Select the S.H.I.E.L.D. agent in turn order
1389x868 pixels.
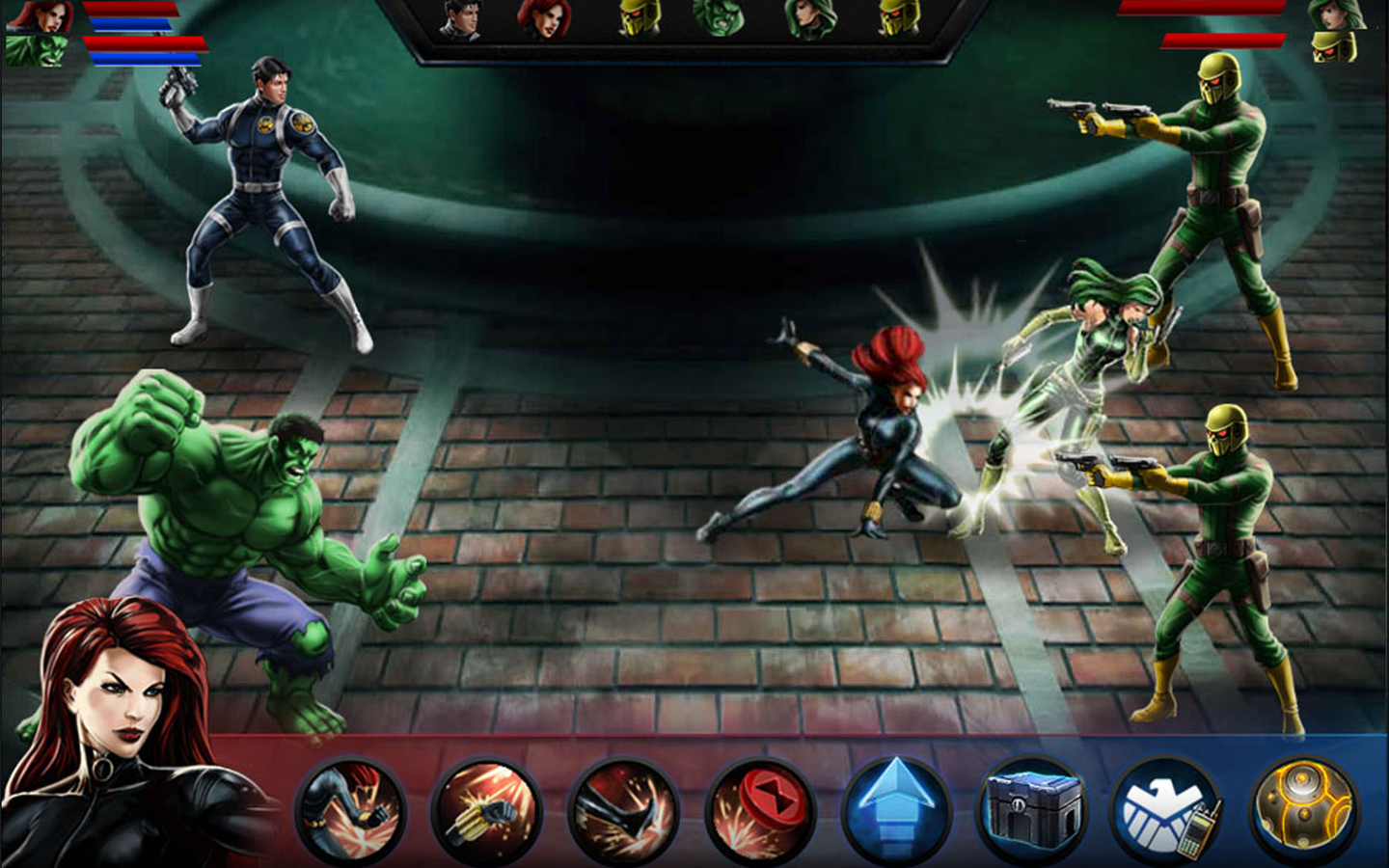point(462,19)
